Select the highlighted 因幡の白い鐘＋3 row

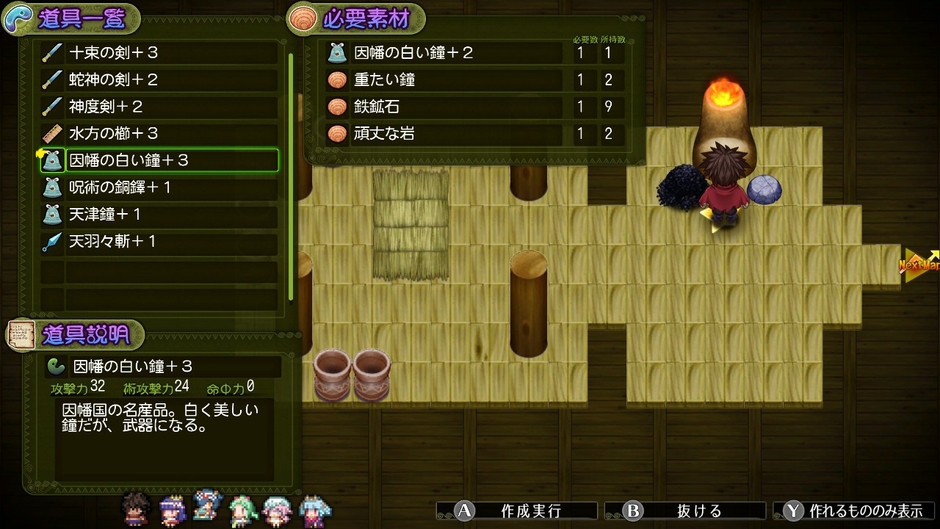point(158,160)
